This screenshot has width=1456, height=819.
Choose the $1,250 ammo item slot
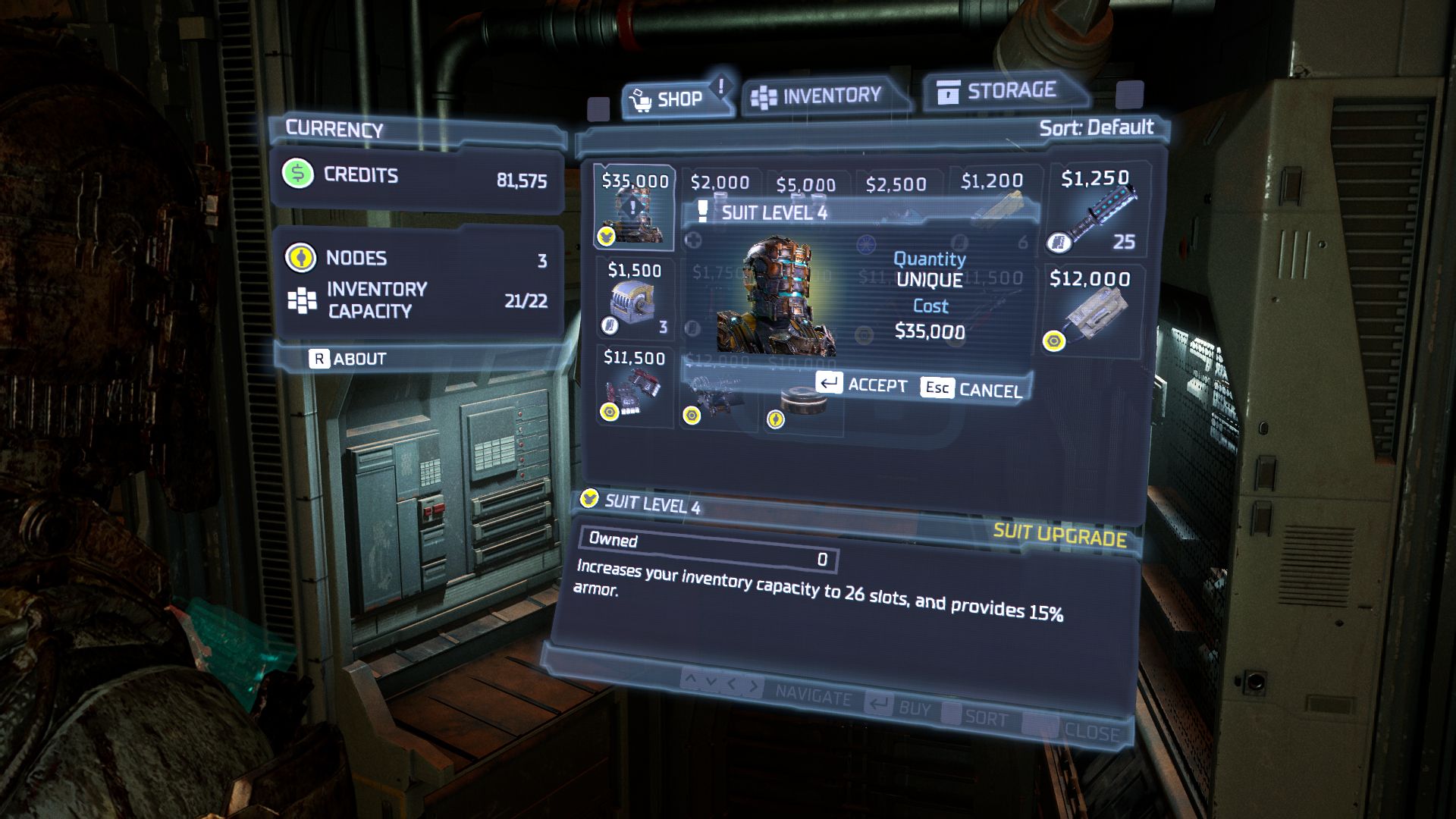click(1095, 209)
